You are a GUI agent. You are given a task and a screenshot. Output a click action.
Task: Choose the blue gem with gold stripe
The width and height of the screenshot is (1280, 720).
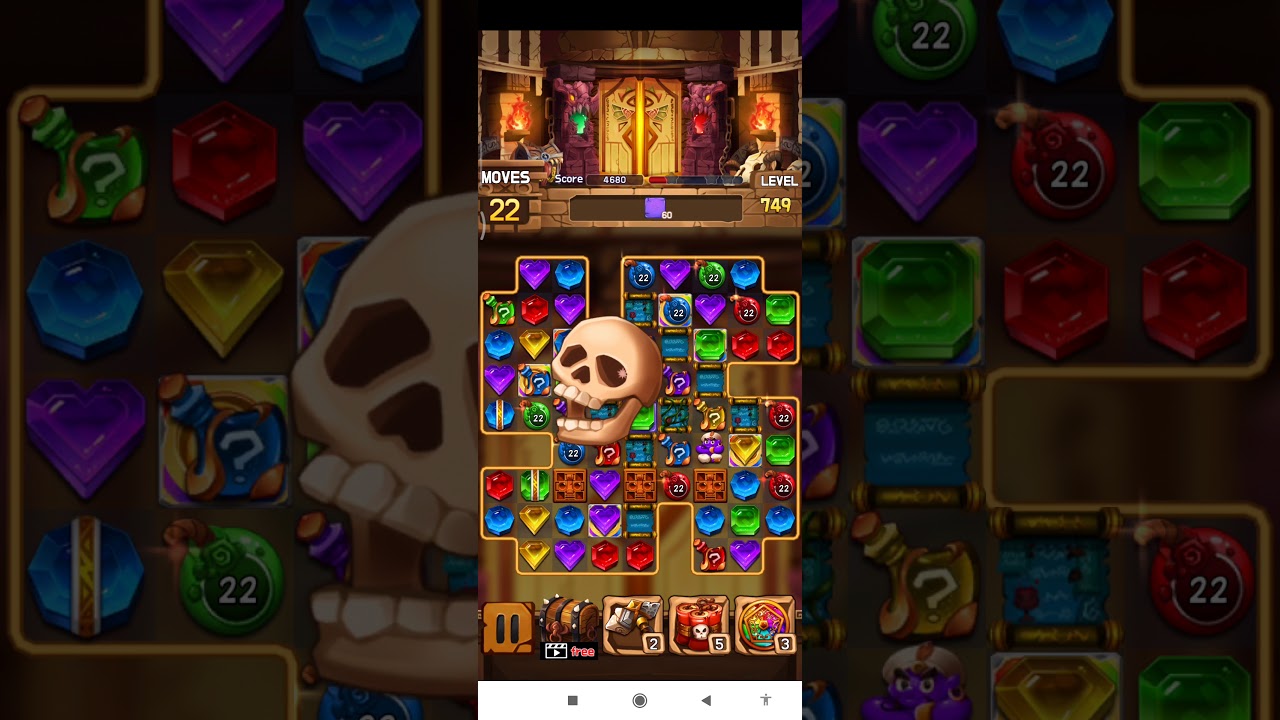point(499,414)
